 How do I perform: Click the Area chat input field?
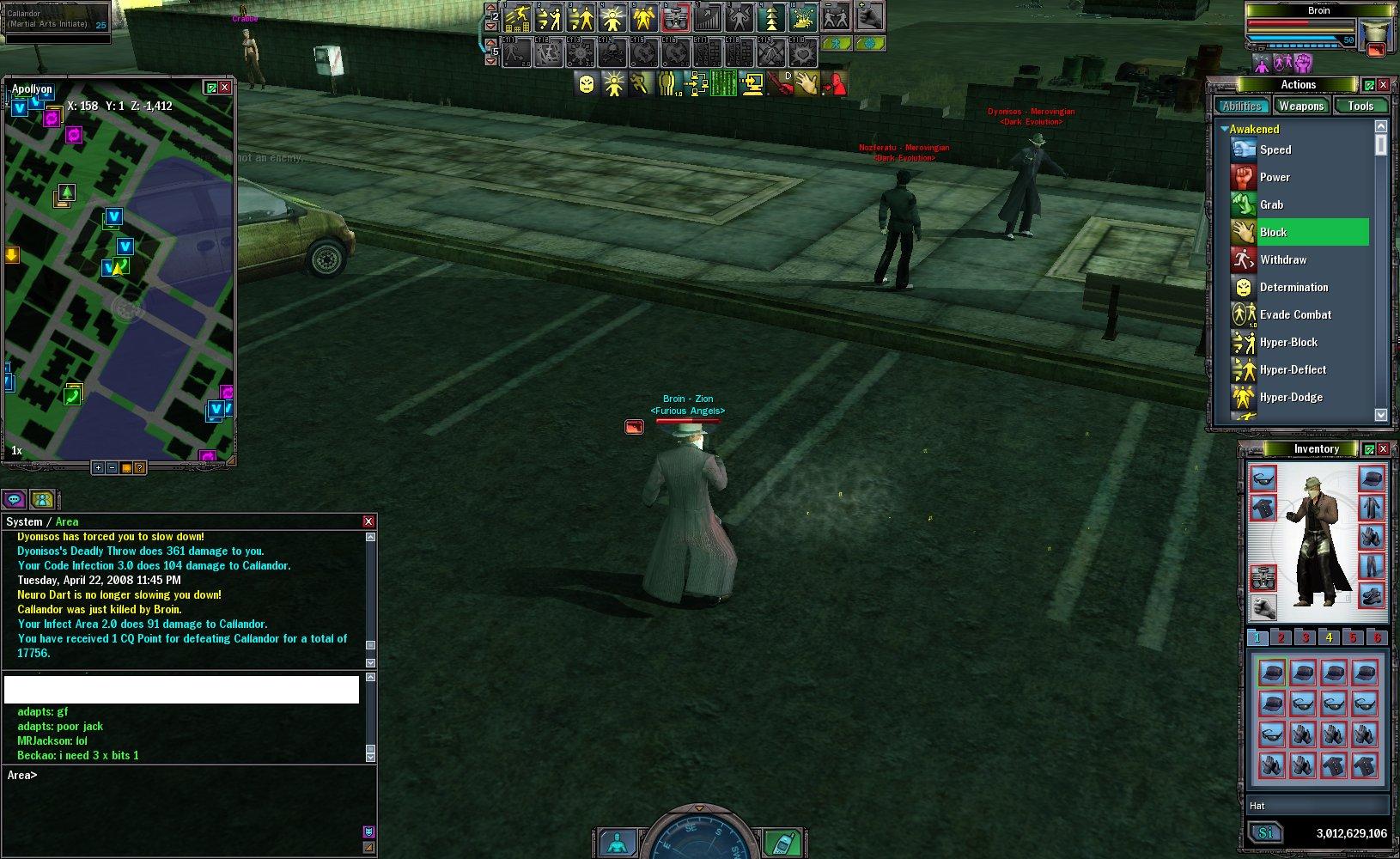point(189,776)
